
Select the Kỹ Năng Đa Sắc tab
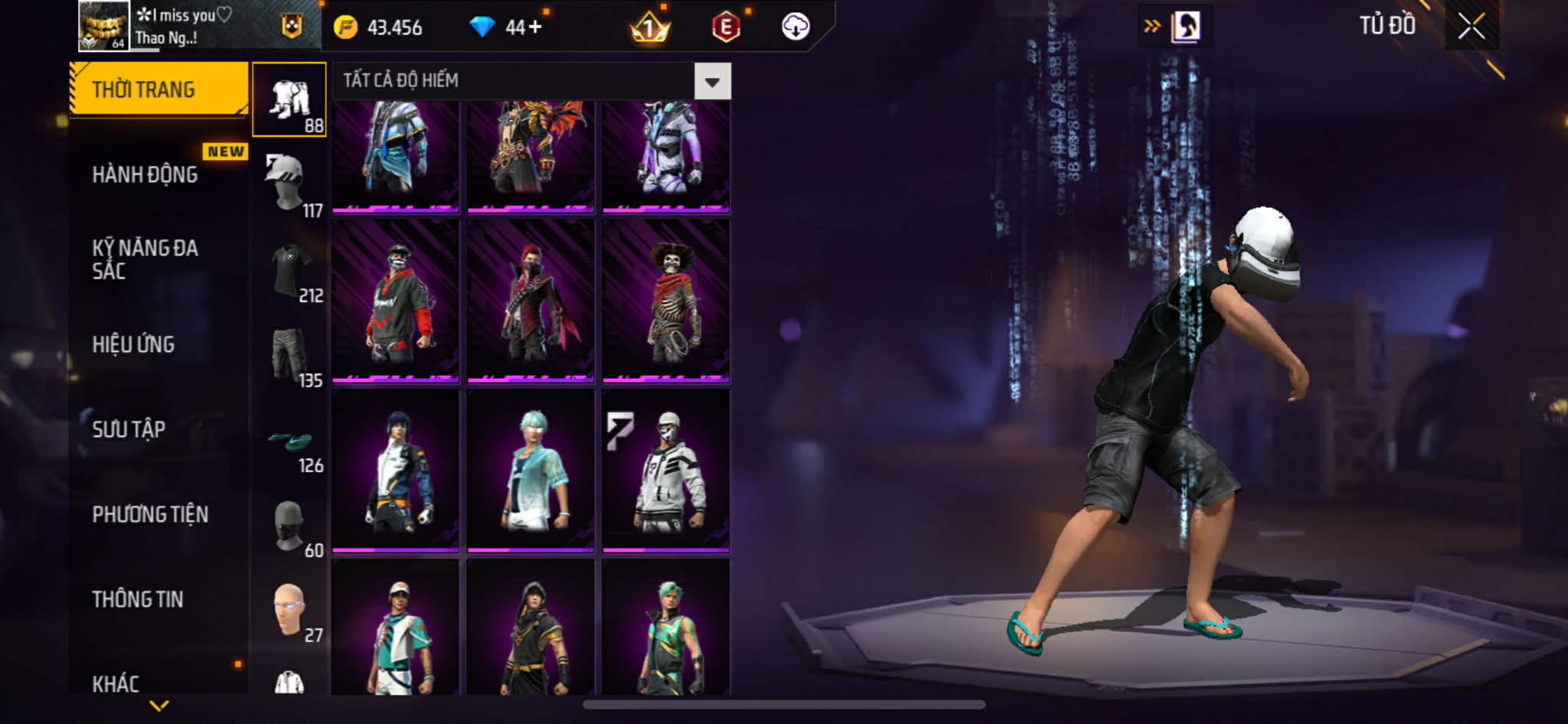[x=145, y=259]
